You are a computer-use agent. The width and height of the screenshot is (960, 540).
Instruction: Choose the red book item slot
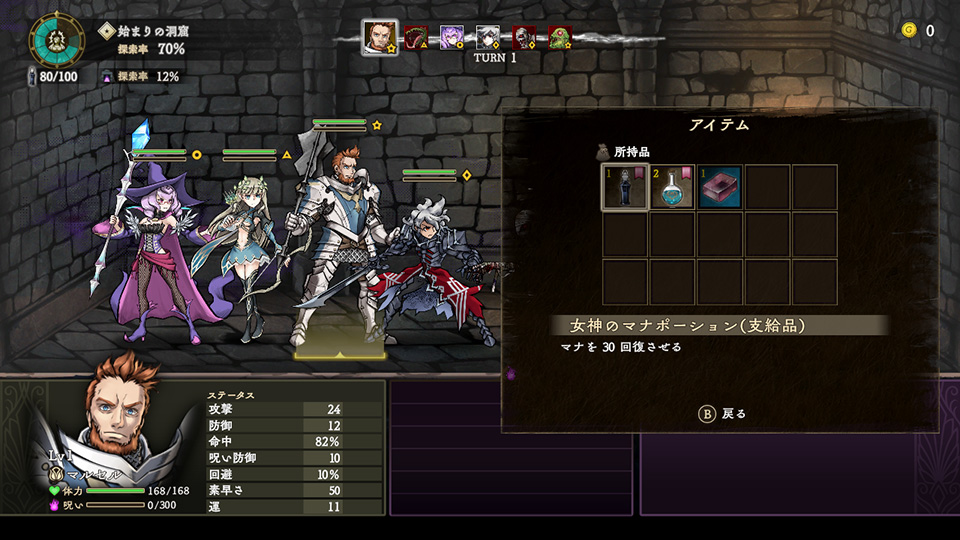click(720, 187)
